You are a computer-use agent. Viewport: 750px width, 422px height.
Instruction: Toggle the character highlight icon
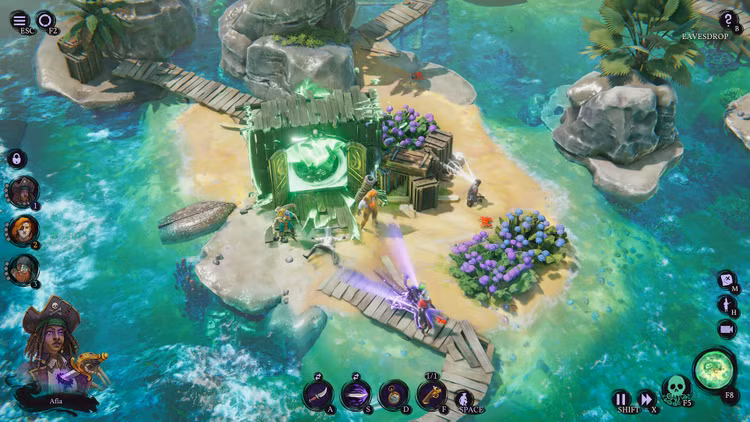pyautogui.click(x=726, y=304)
